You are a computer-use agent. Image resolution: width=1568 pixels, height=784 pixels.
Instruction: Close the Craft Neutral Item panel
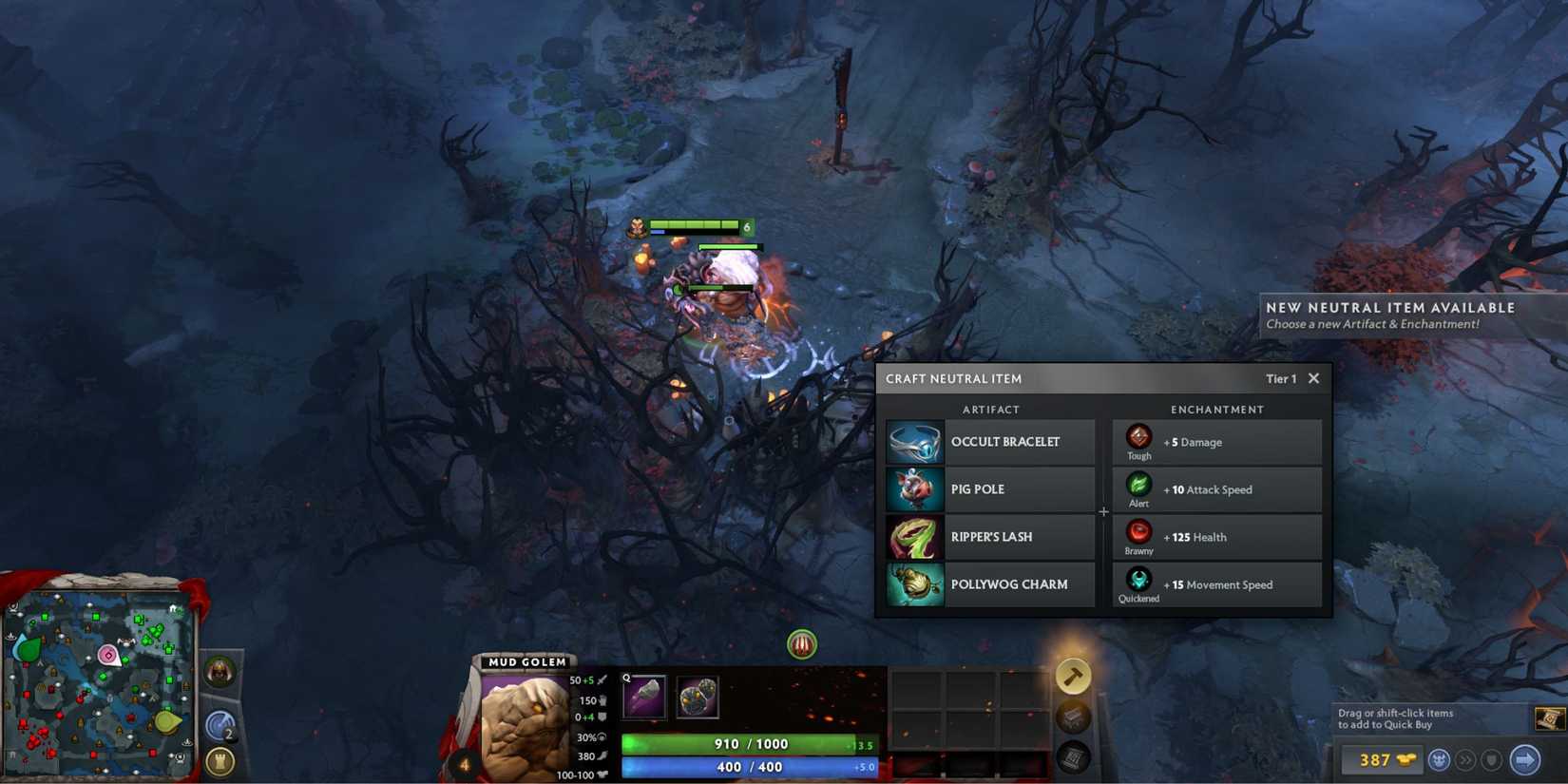click(x=1314, y=378)
